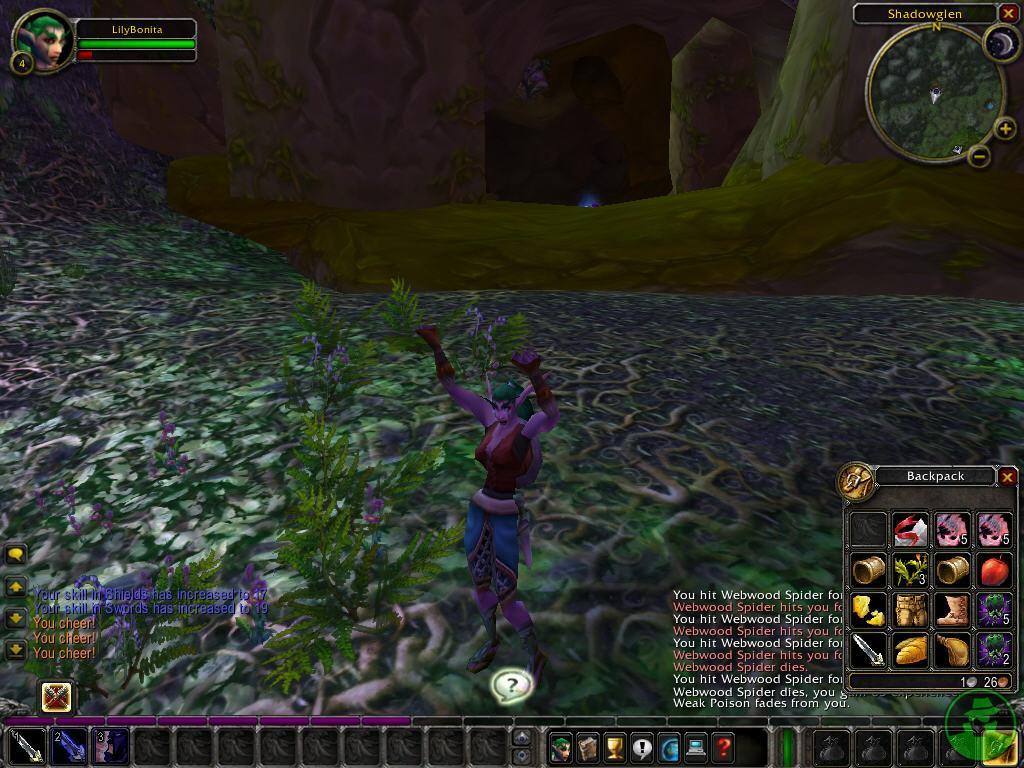The height and width of the screenshot is (768, 1024).
Task: Select the dagger in the backpack
Action: (x=868, y=650)
